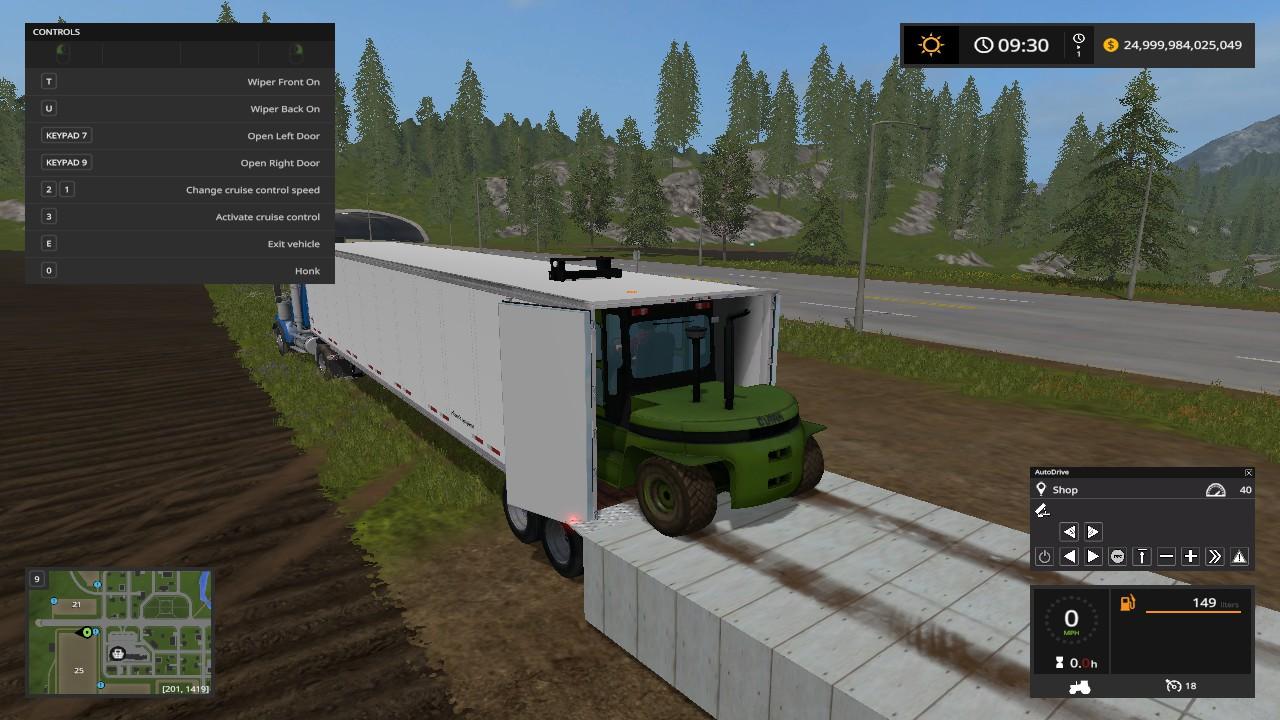Click the AutoDrive rec record button
Image resolution: width=1280 pixels, height=720 pixels.
[x=1117, y=557]
